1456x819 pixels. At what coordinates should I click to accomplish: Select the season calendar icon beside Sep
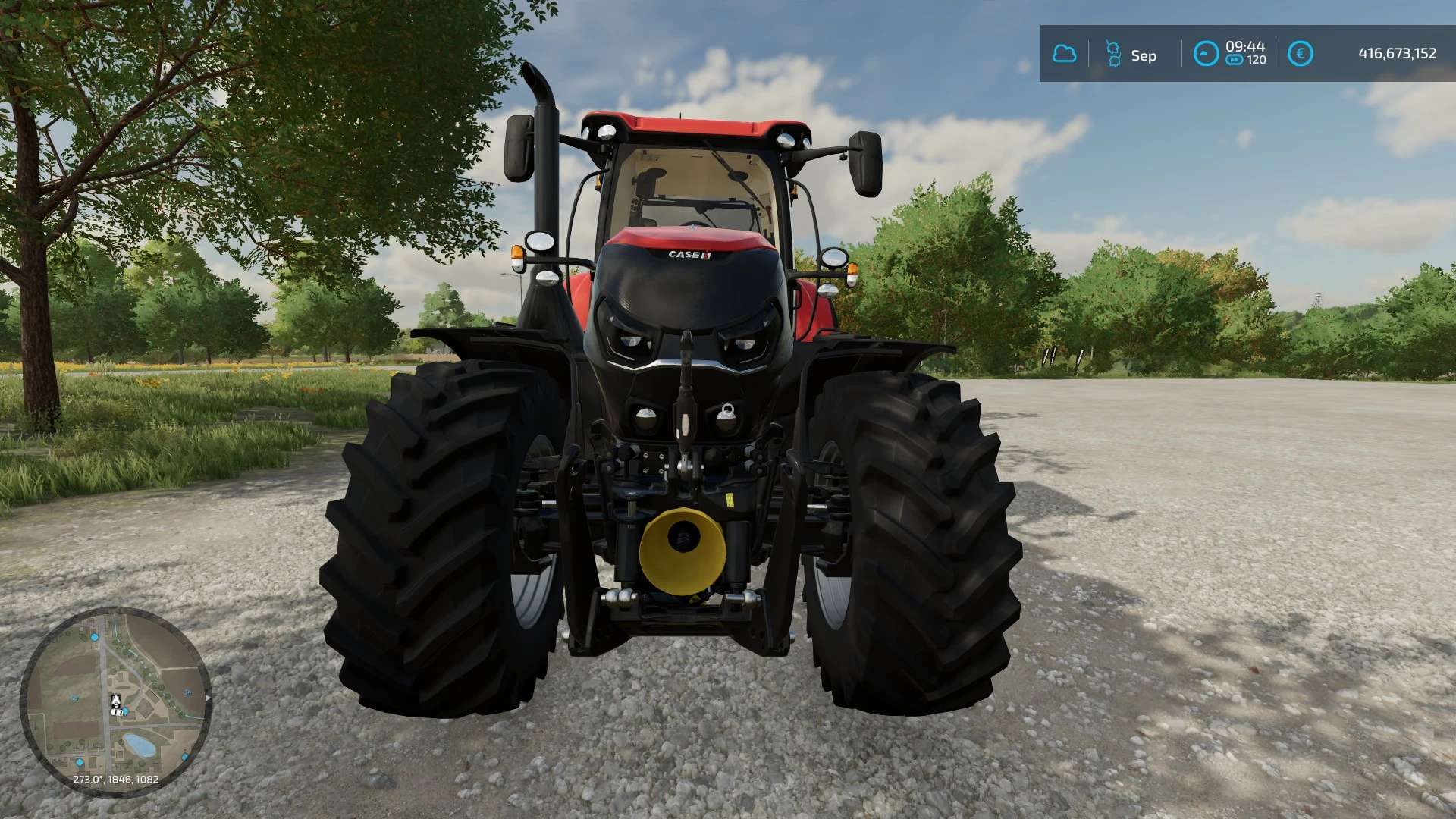[1113, 54]
